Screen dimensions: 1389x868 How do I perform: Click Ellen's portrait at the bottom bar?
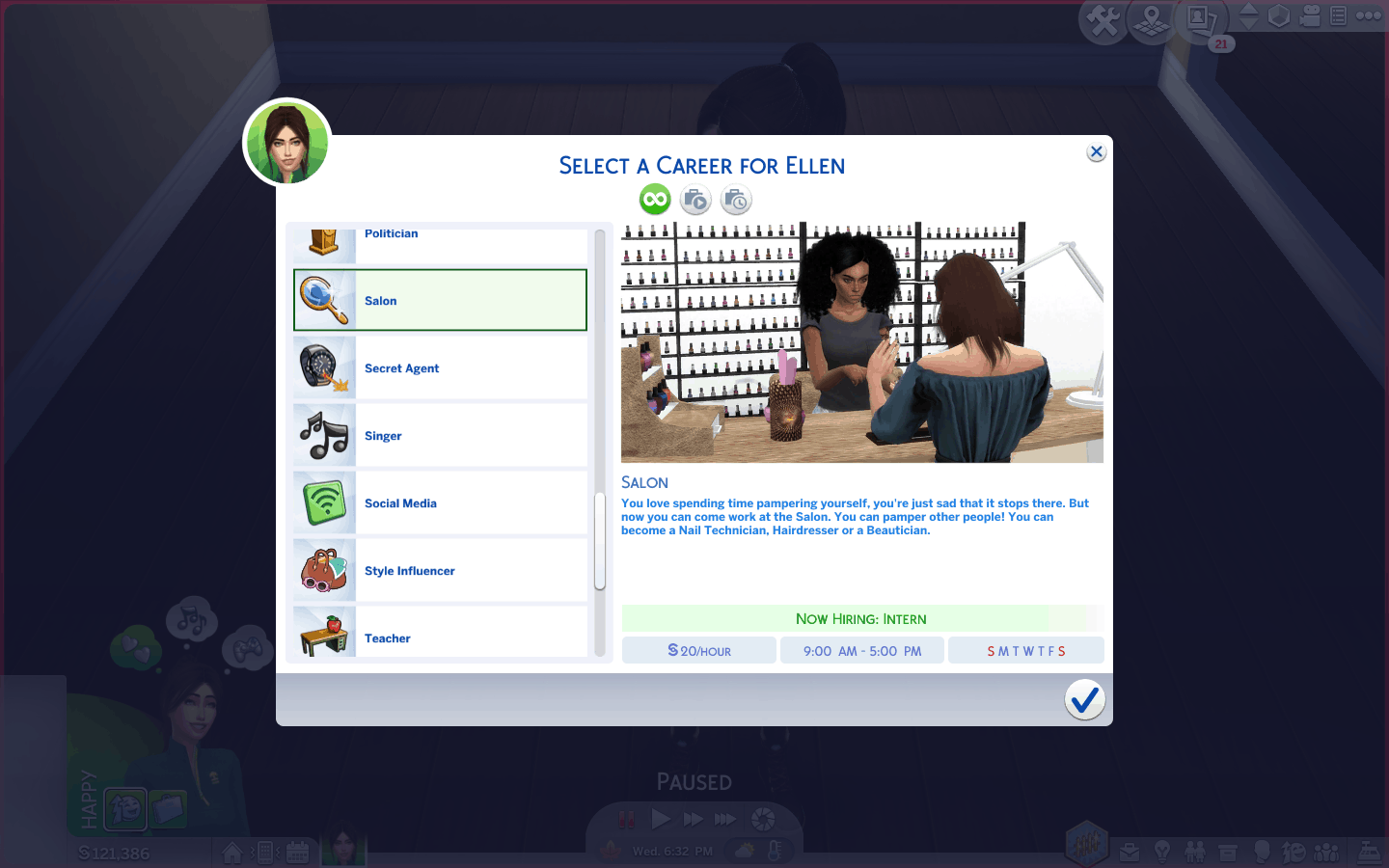point(342,849)
